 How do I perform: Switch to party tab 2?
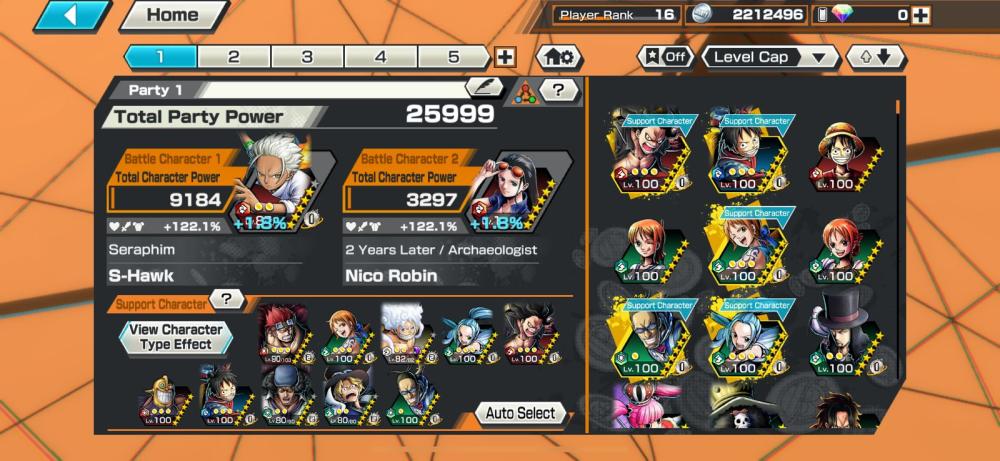point(233,57)
